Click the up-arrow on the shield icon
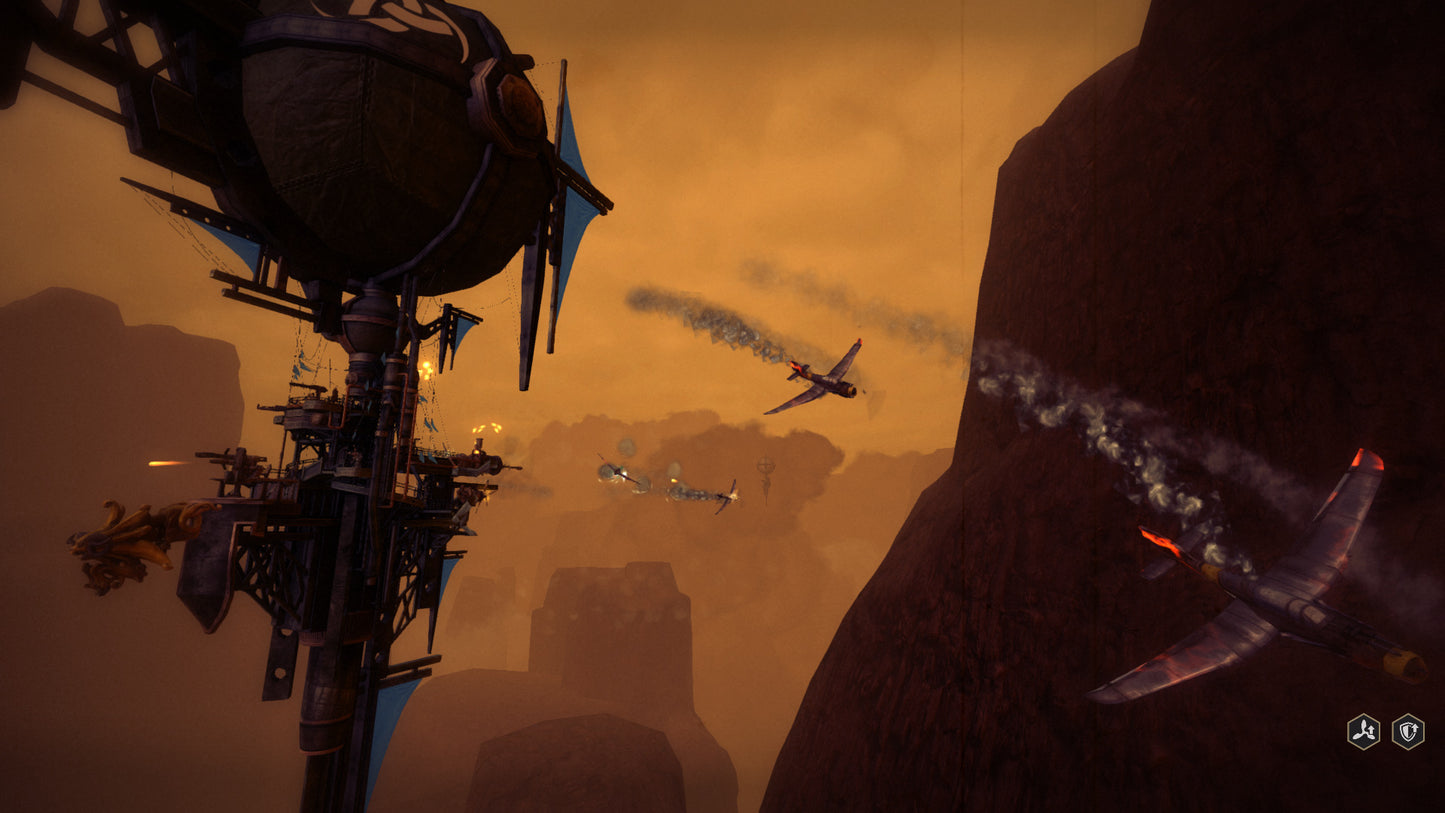1445x813 pixels. point(1415,728)
